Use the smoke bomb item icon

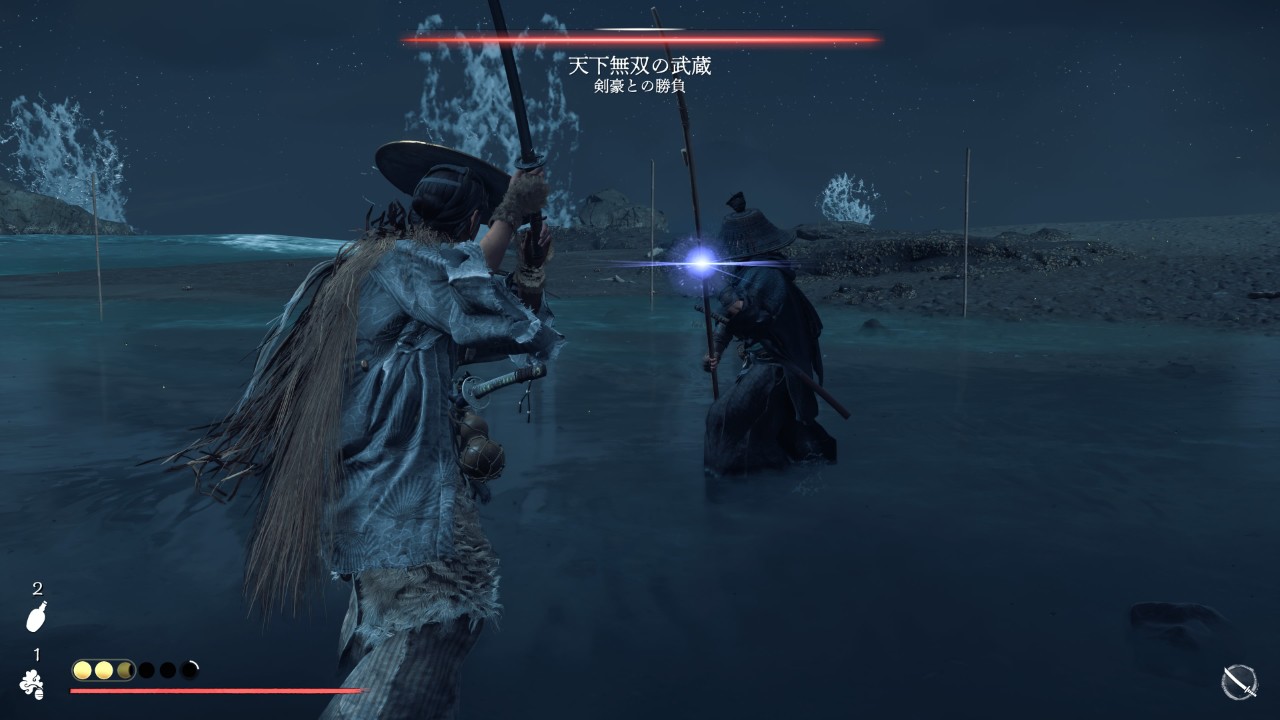click(32, 682)
